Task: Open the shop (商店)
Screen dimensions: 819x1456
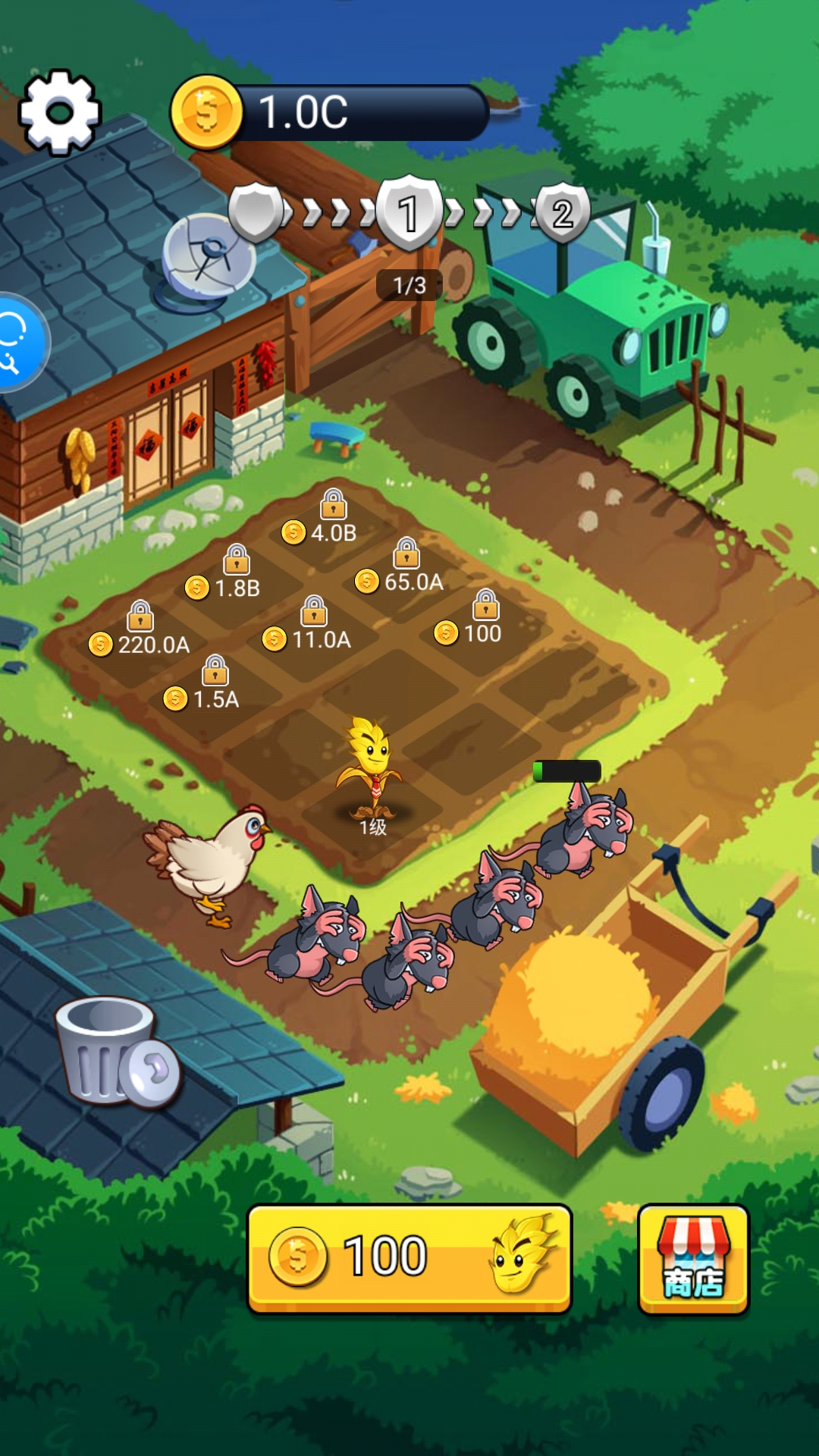Action: point(693,1259)
